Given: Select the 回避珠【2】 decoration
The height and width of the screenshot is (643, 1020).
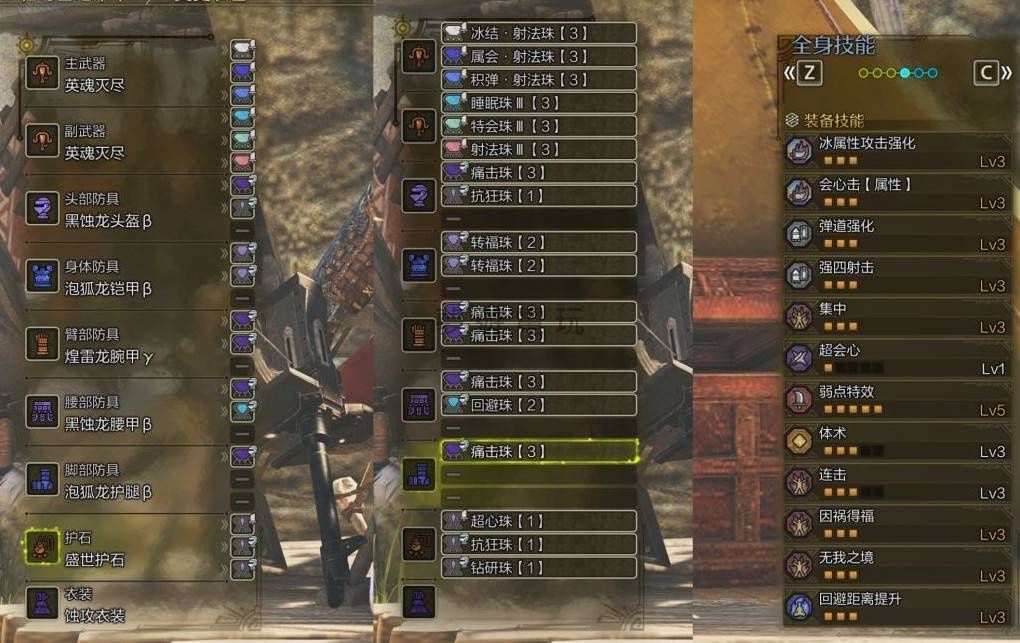Looking at the screenshot, I should tap(539, 405).
